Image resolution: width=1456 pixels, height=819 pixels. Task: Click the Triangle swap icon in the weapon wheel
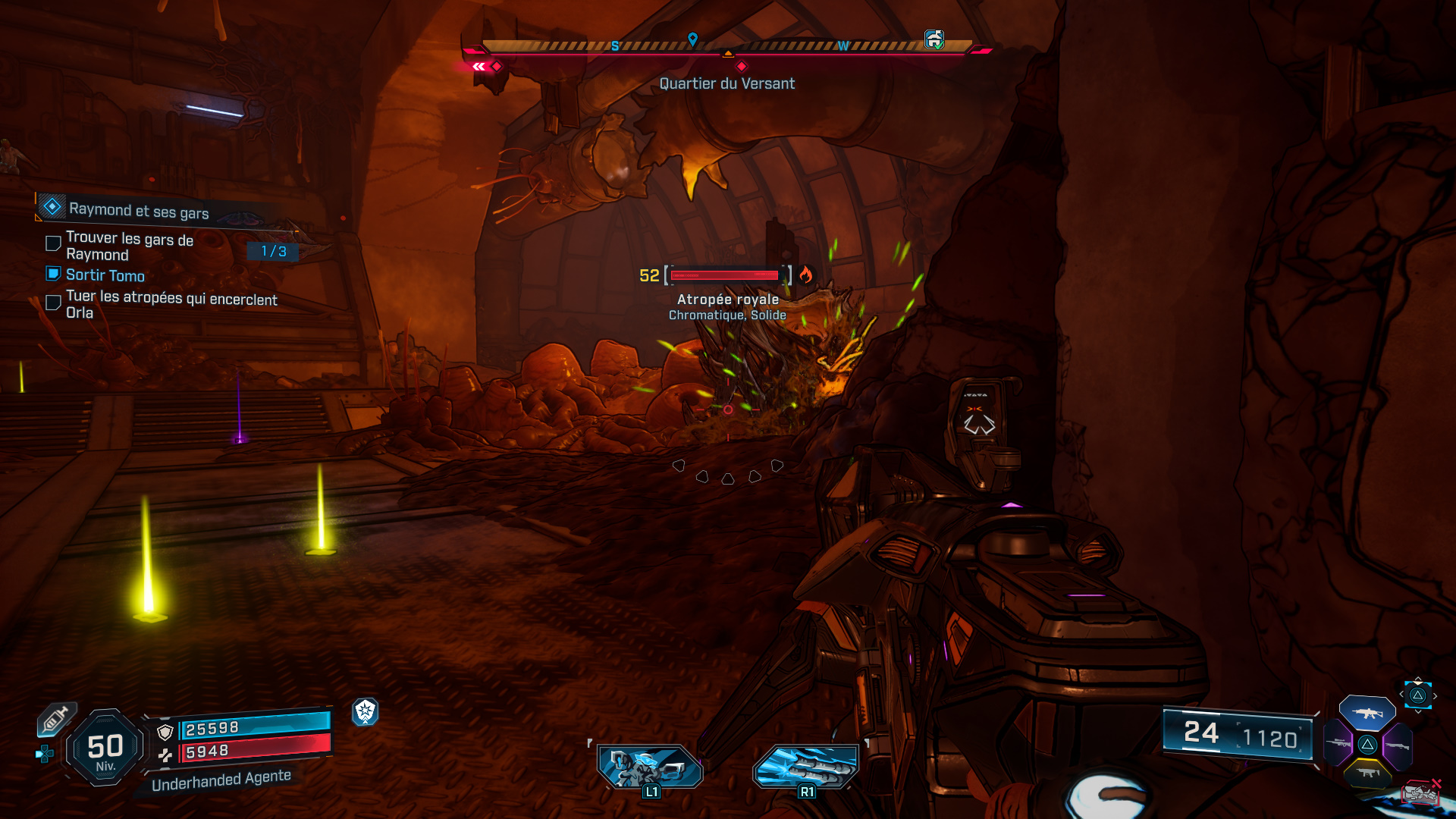click(x=1368, y=745)
